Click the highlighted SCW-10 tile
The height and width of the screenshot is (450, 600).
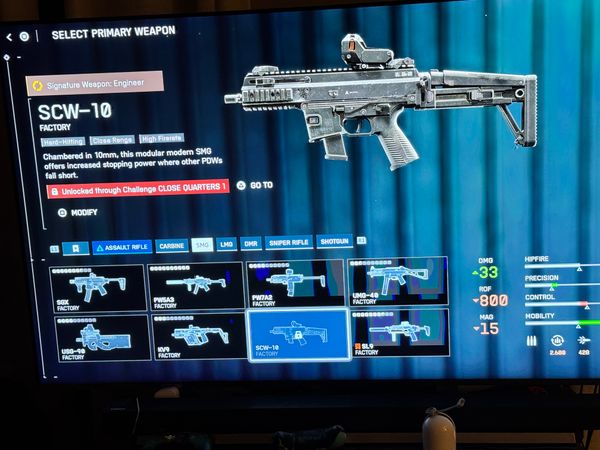[297, 333]
